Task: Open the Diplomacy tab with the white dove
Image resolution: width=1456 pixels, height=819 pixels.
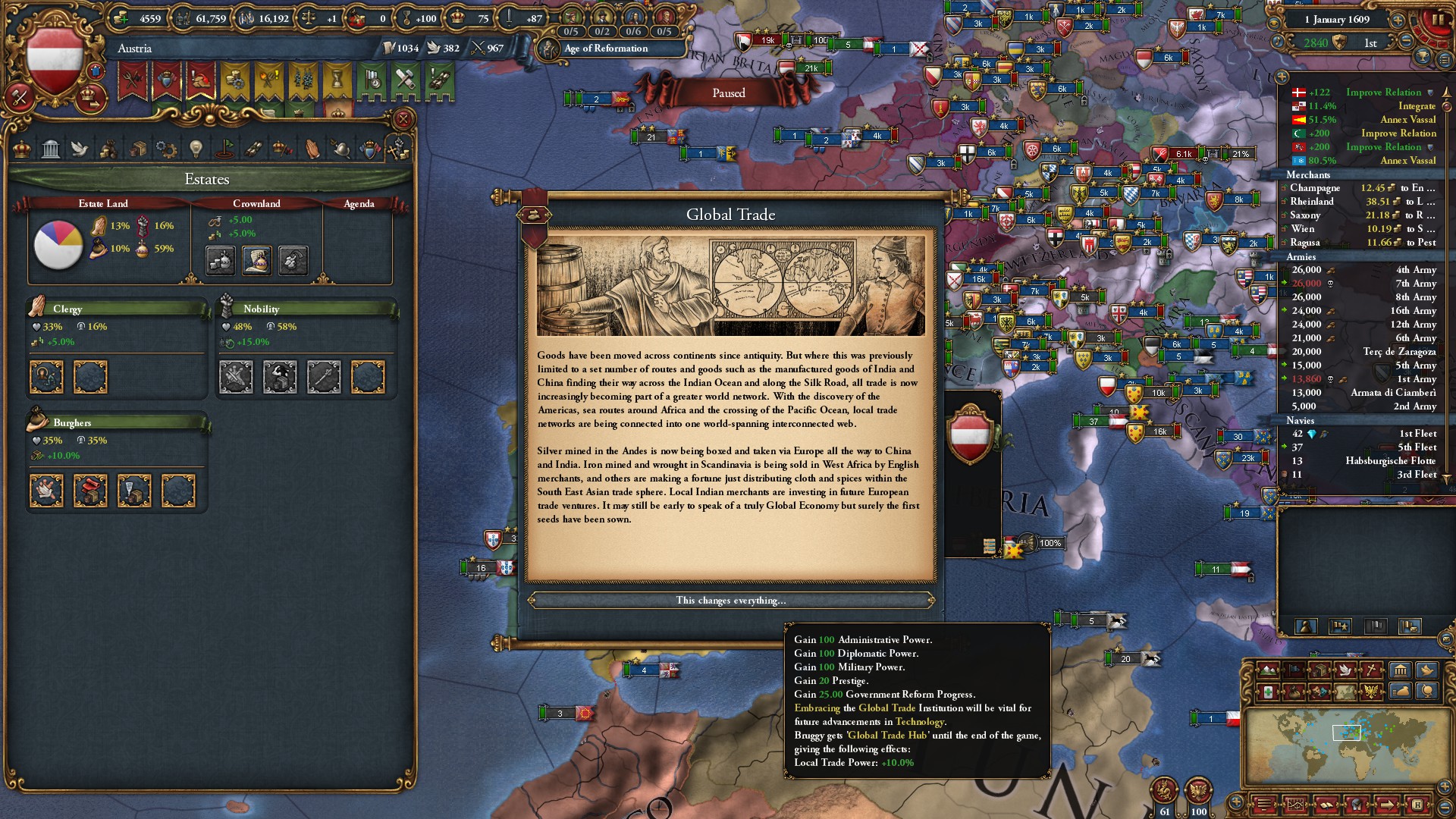Action: point(80,149)
